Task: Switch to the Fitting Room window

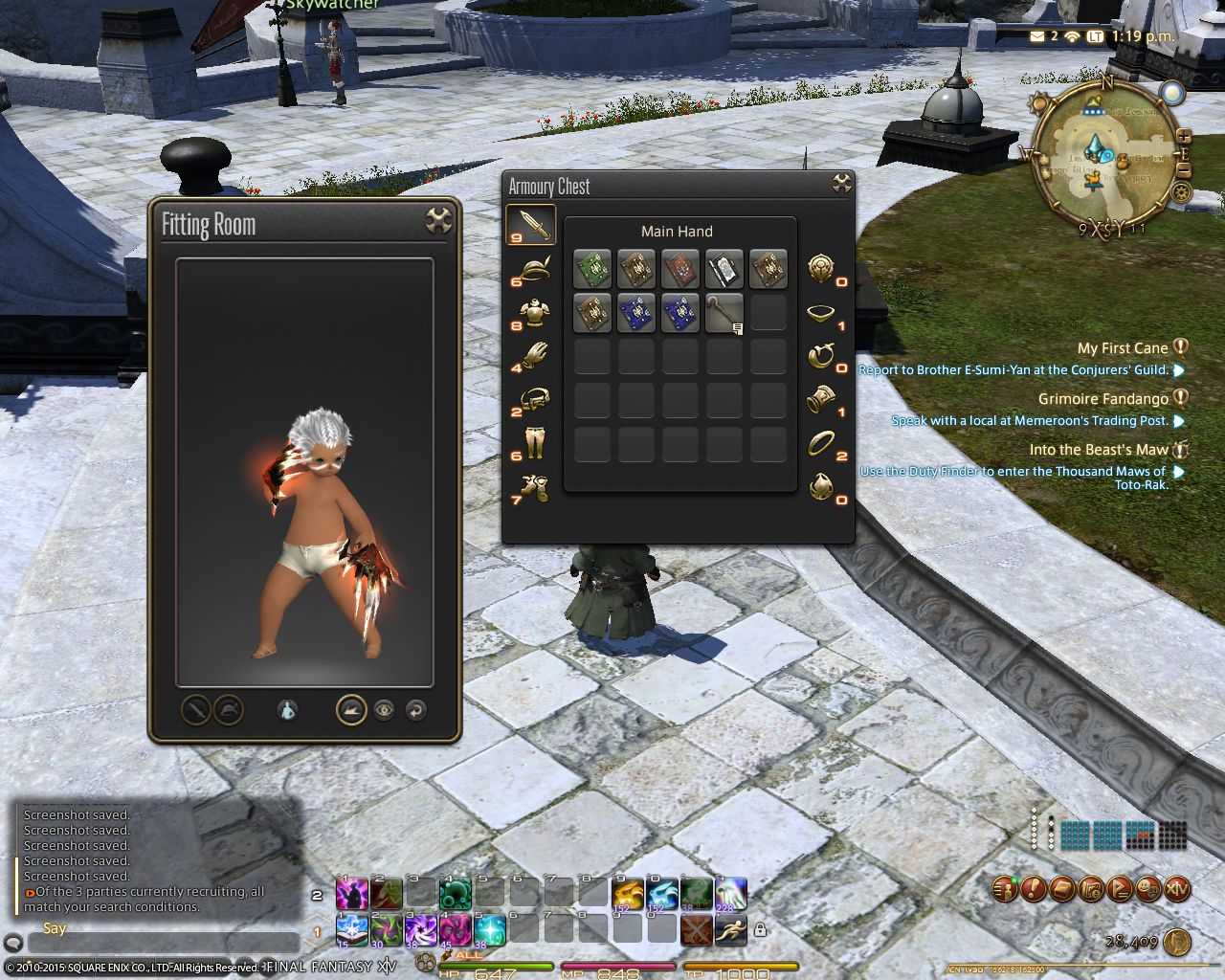Action: tap(287, 224)
